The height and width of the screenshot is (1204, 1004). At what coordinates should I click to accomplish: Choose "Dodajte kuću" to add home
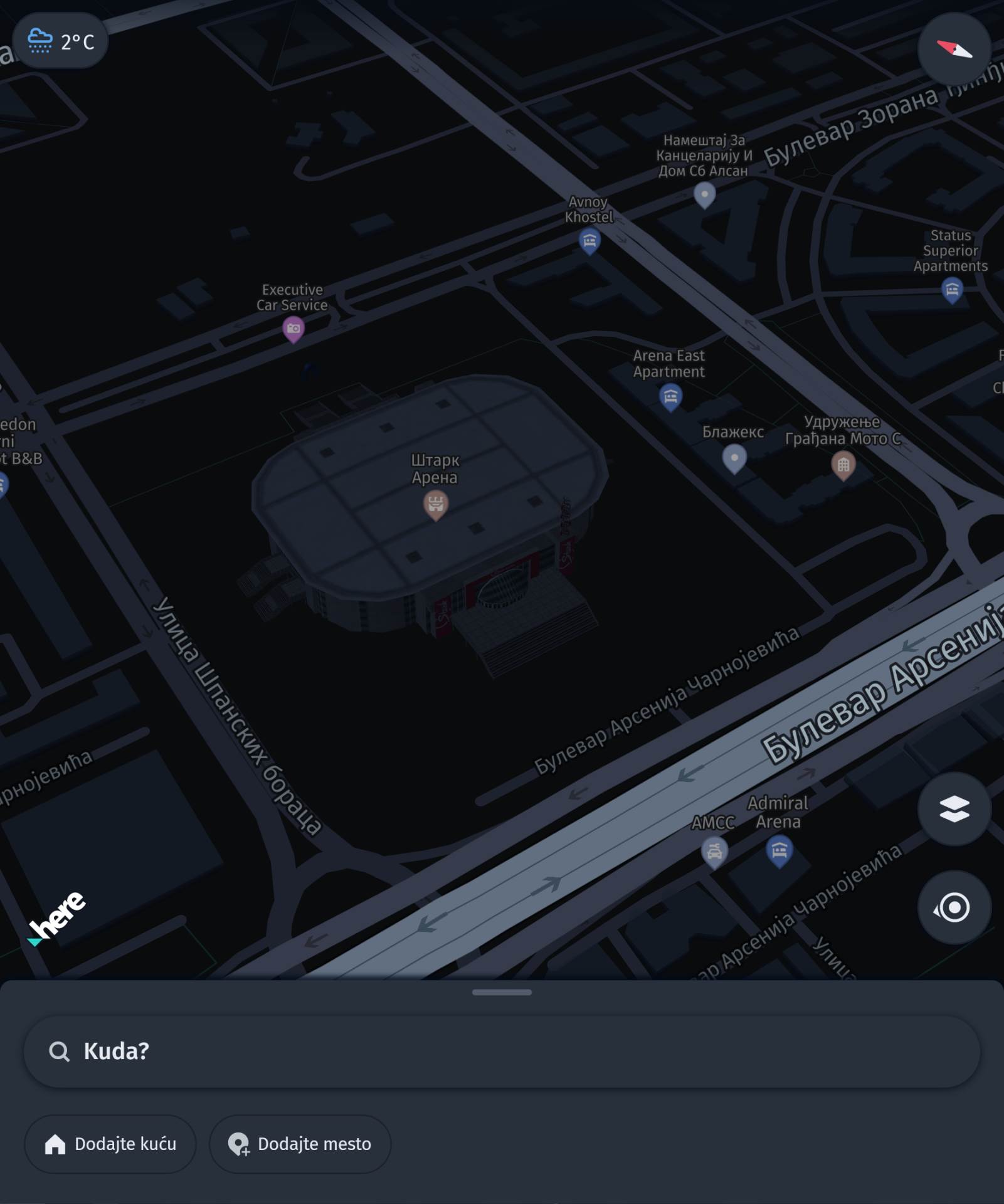pos(110,1144)
